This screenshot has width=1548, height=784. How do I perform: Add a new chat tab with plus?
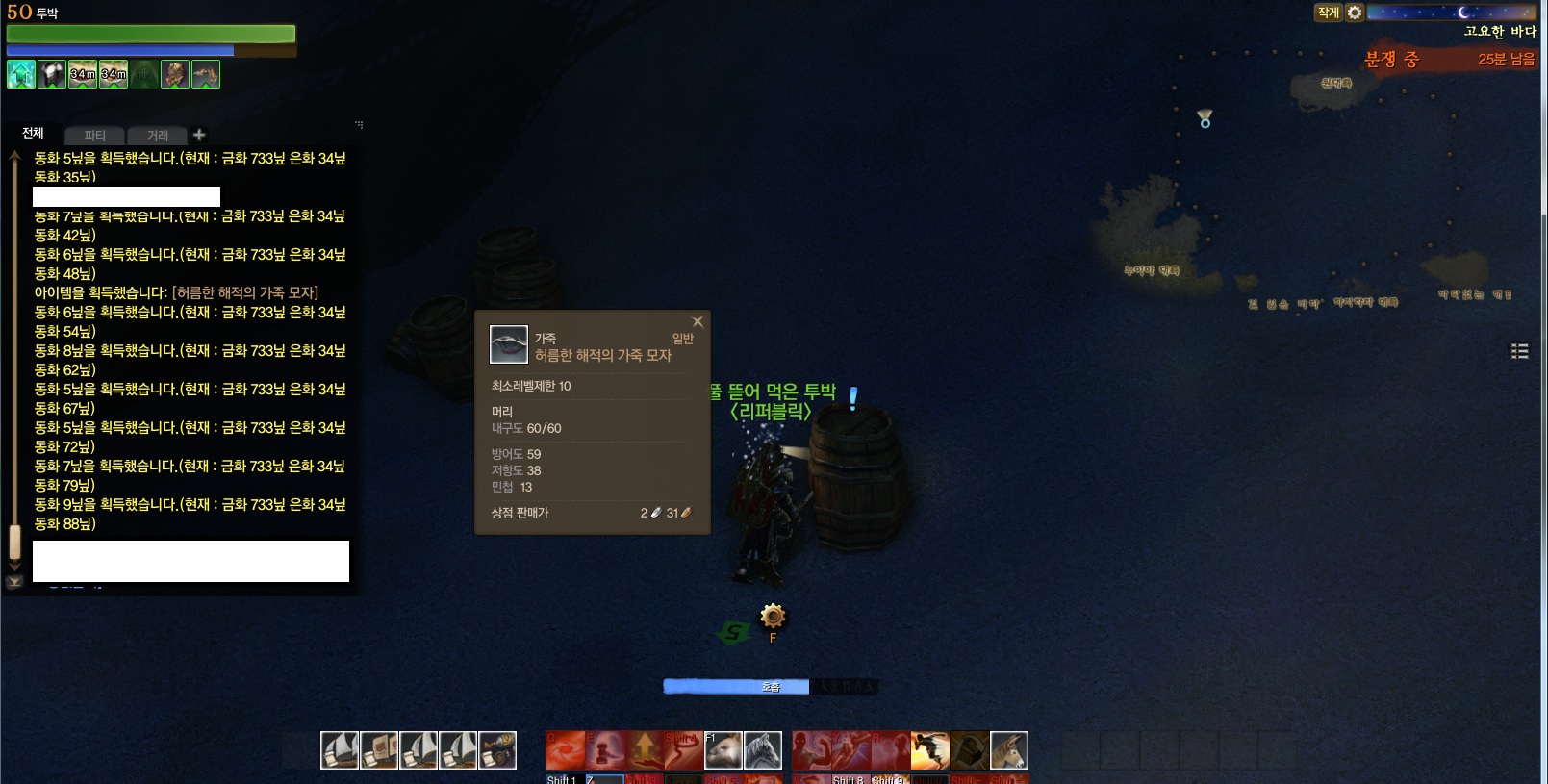pos(199,135)
